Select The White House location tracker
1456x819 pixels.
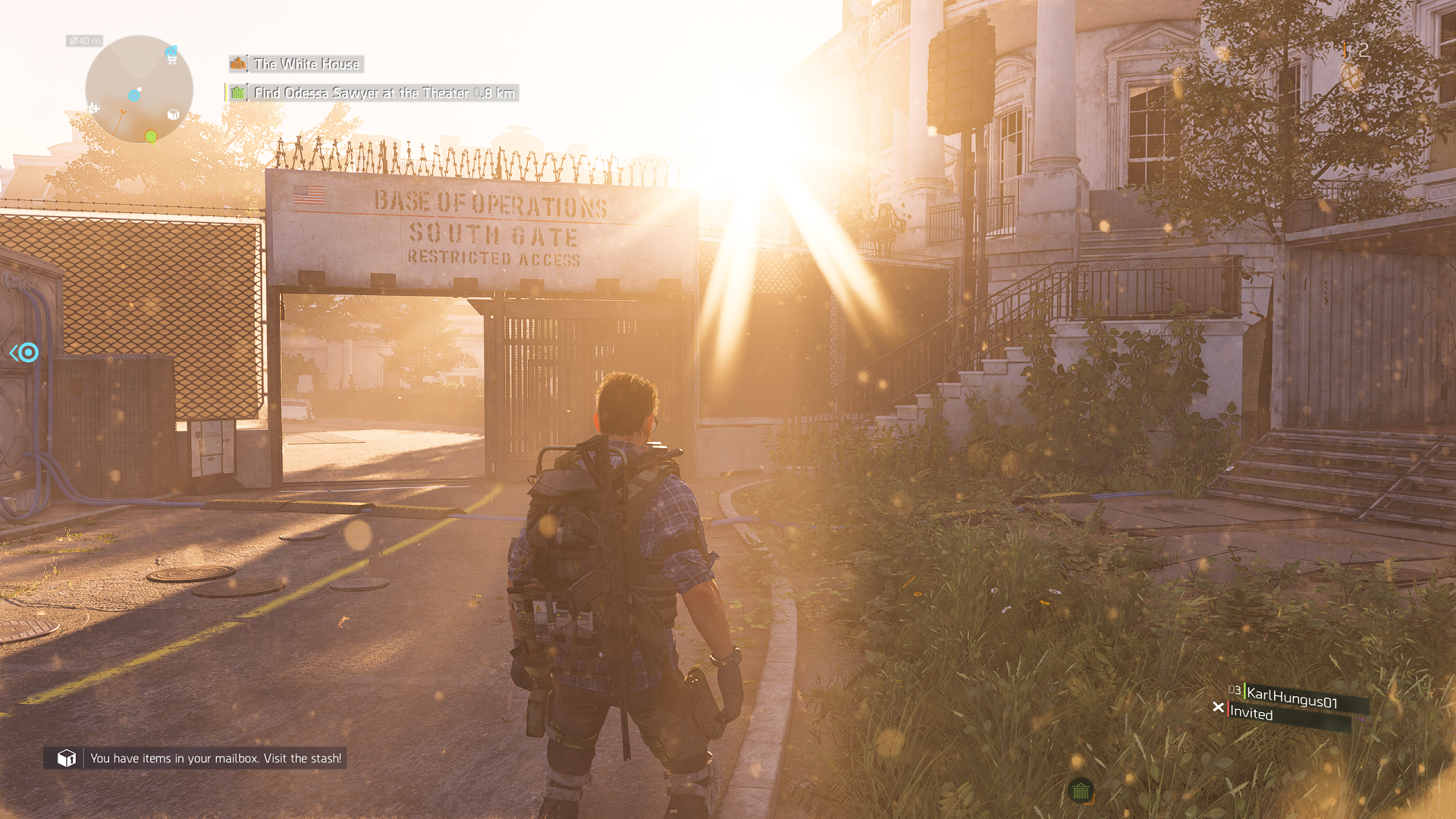pos(297,64)
